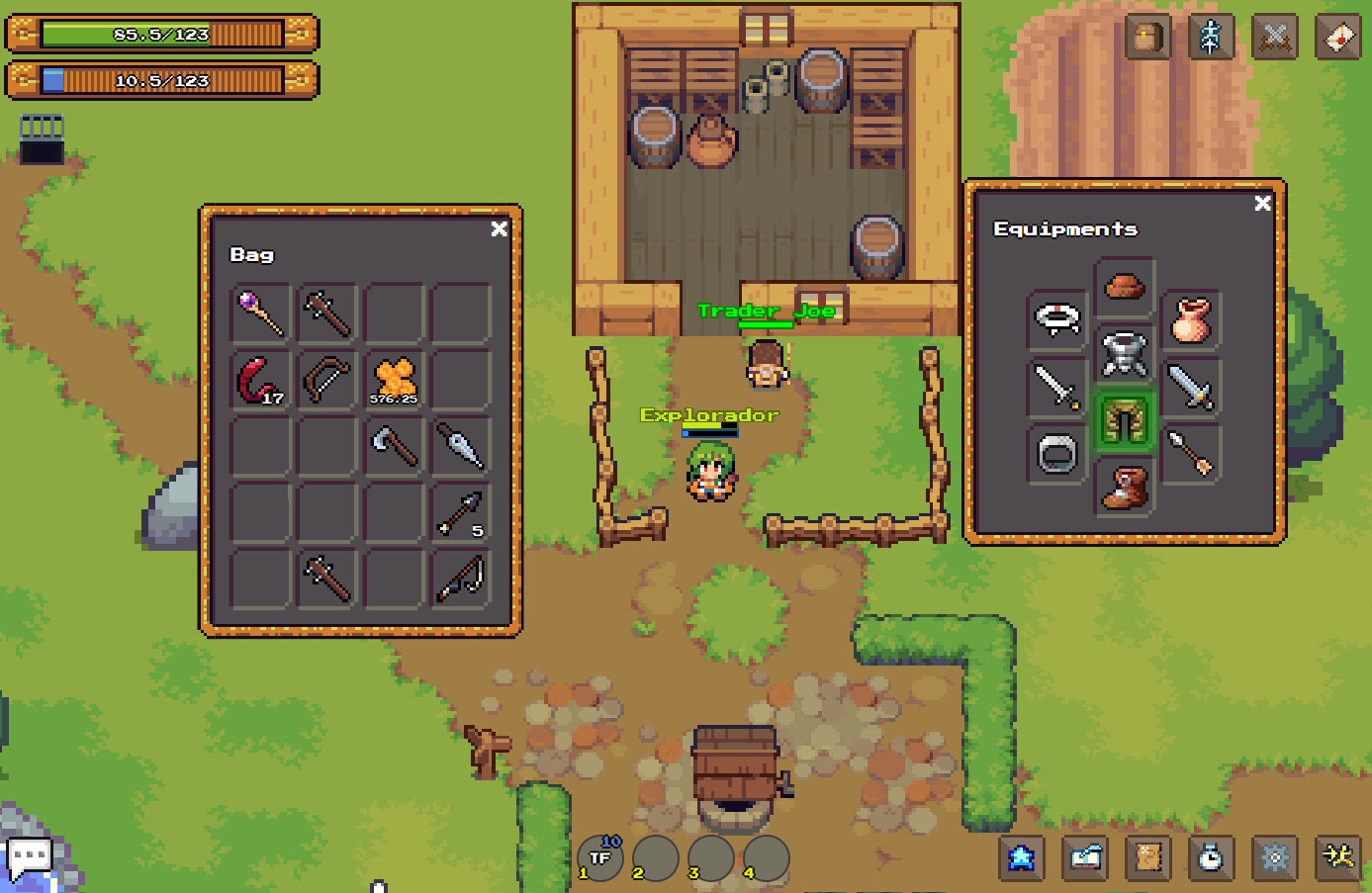Activate hotbar slot 1 with TF item

[x=599, y=857]
